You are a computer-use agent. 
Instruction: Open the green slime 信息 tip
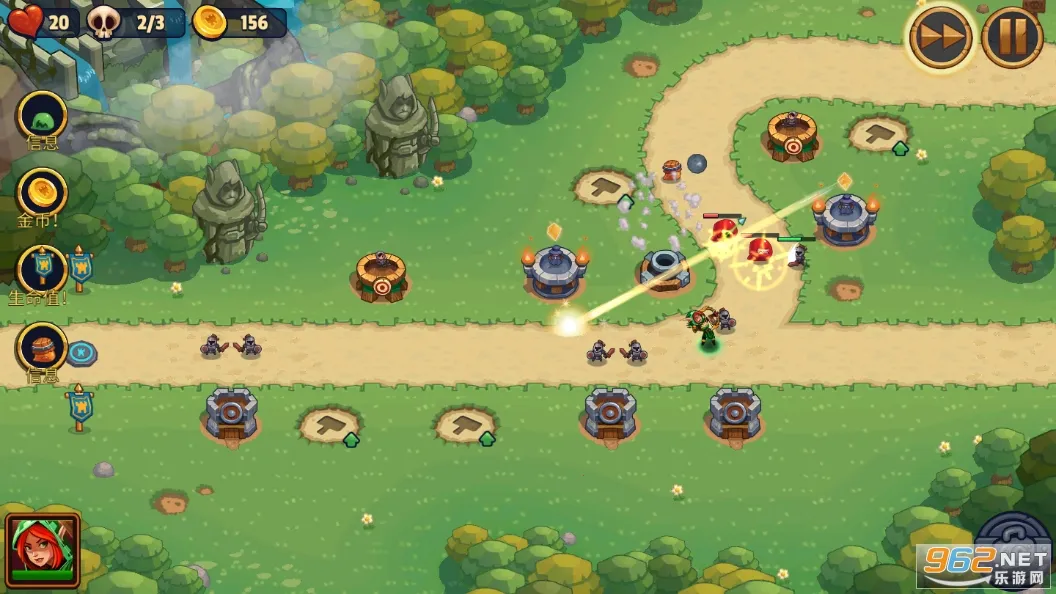pyautogui.click(x=42, y=115)
